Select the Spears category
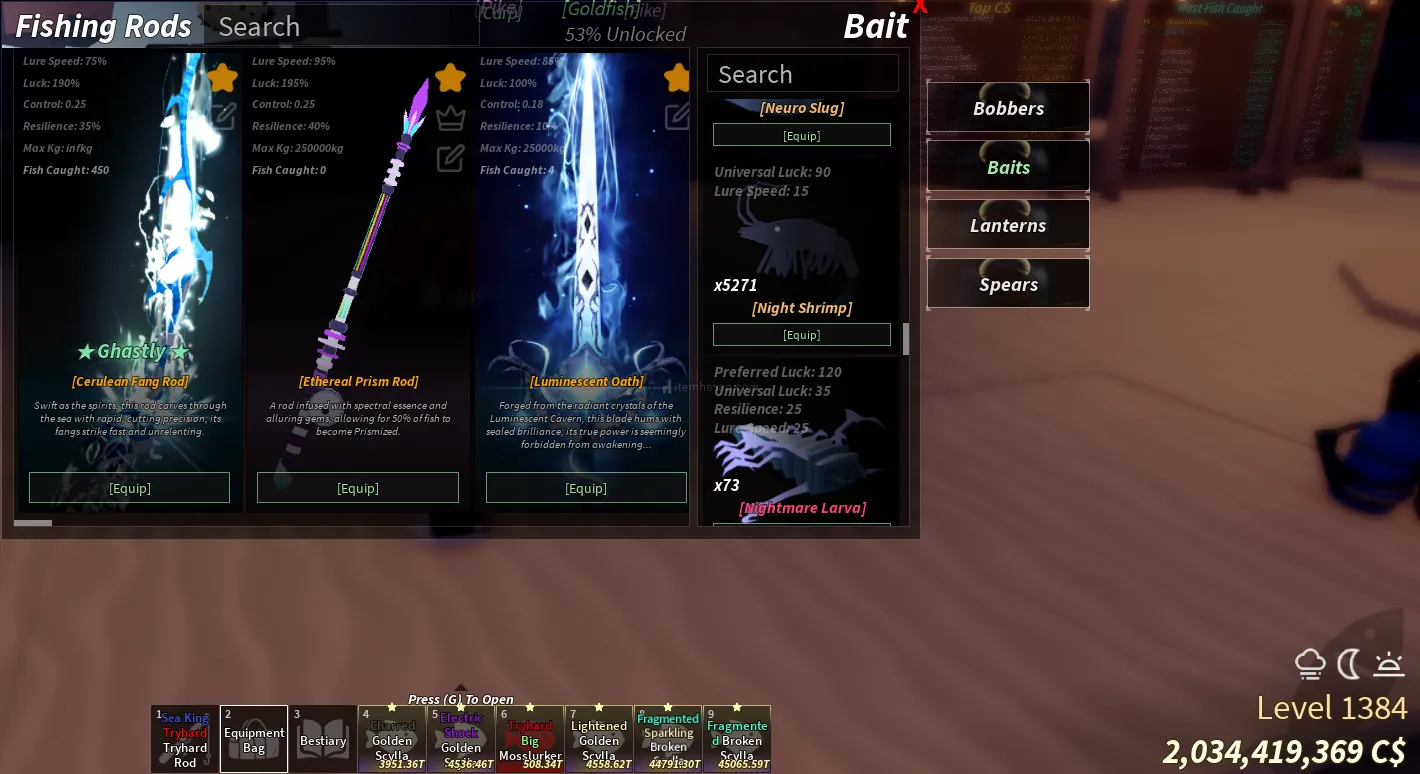1420x774 pixels. [x=1008, y=284]
